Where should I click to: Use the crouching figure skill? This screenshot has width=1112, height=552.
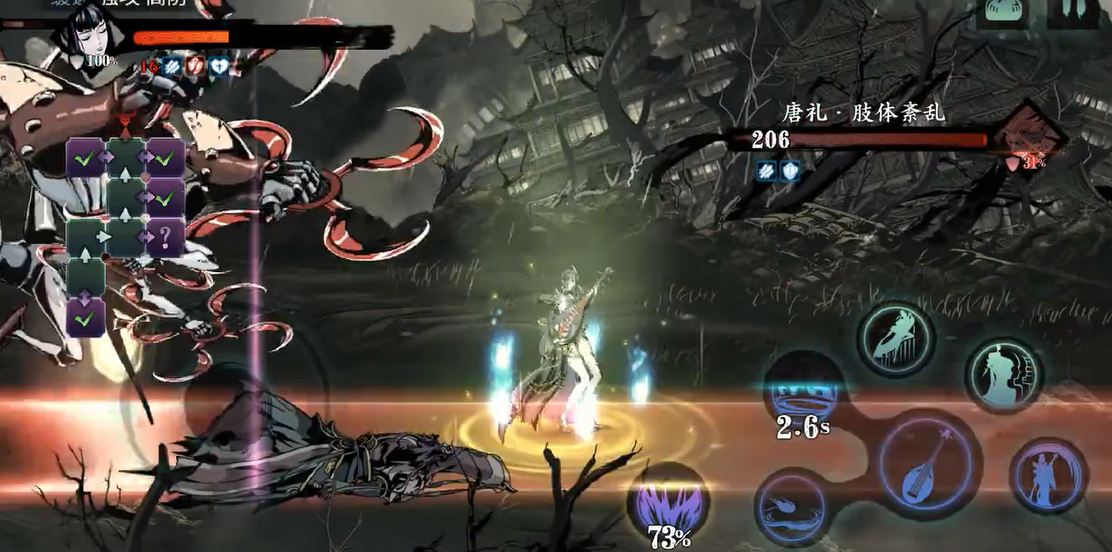tap(895, 338)
